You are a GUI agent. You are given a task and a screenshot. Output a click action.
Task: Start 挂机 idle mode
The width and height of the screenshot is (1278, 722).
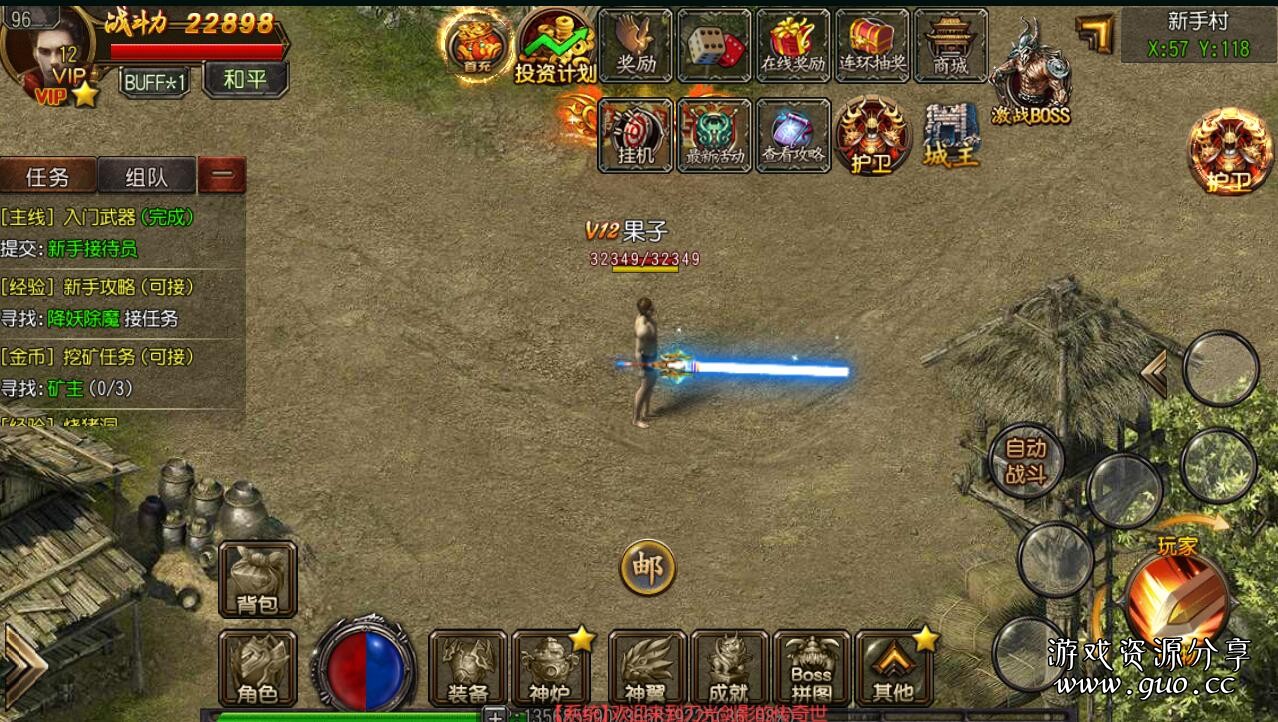pos(636,135)
